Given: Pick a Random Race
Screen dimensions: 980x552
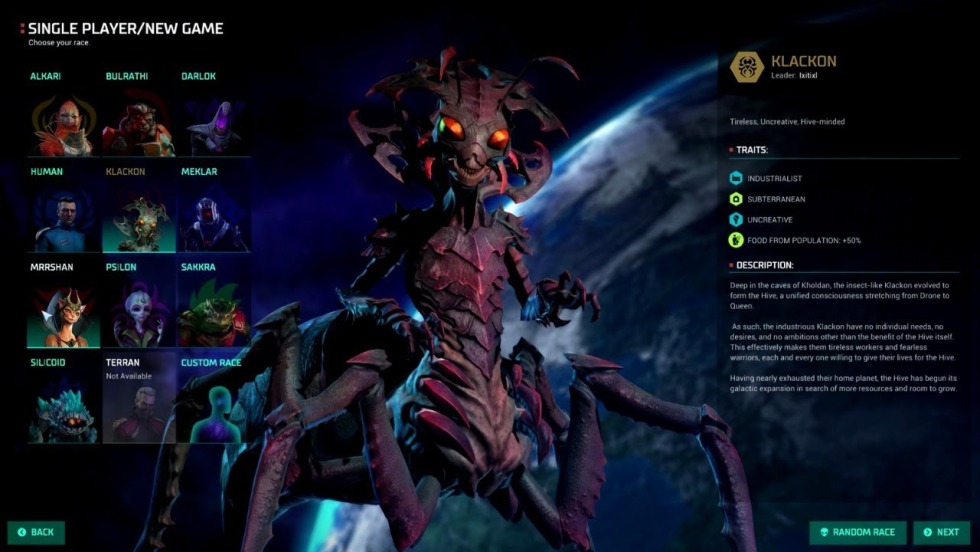Looking at the screenshot, I should click(x=858, y=532).
